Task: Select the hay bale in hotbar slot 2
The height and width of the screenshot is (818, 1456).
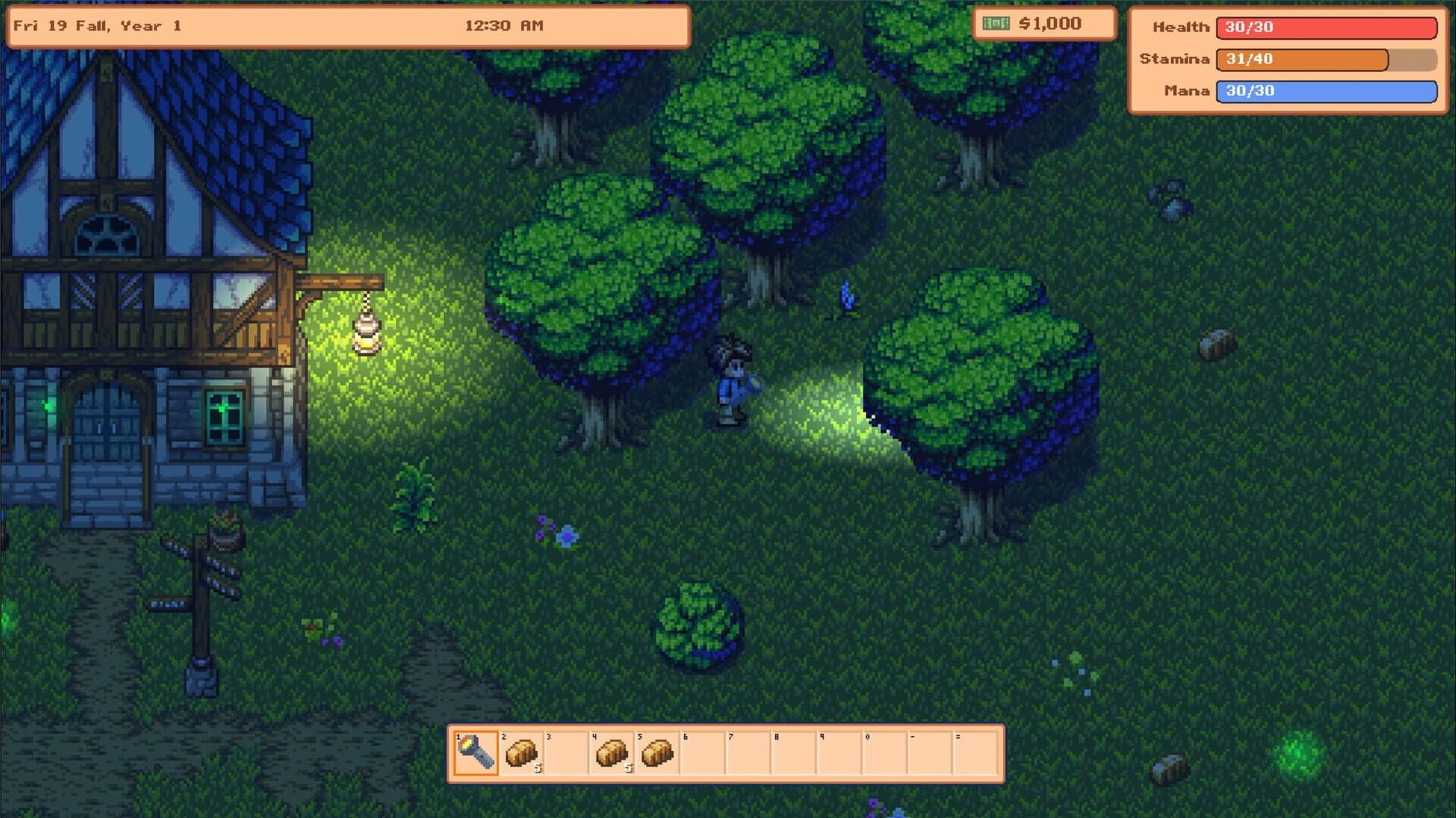Action: 522,754
